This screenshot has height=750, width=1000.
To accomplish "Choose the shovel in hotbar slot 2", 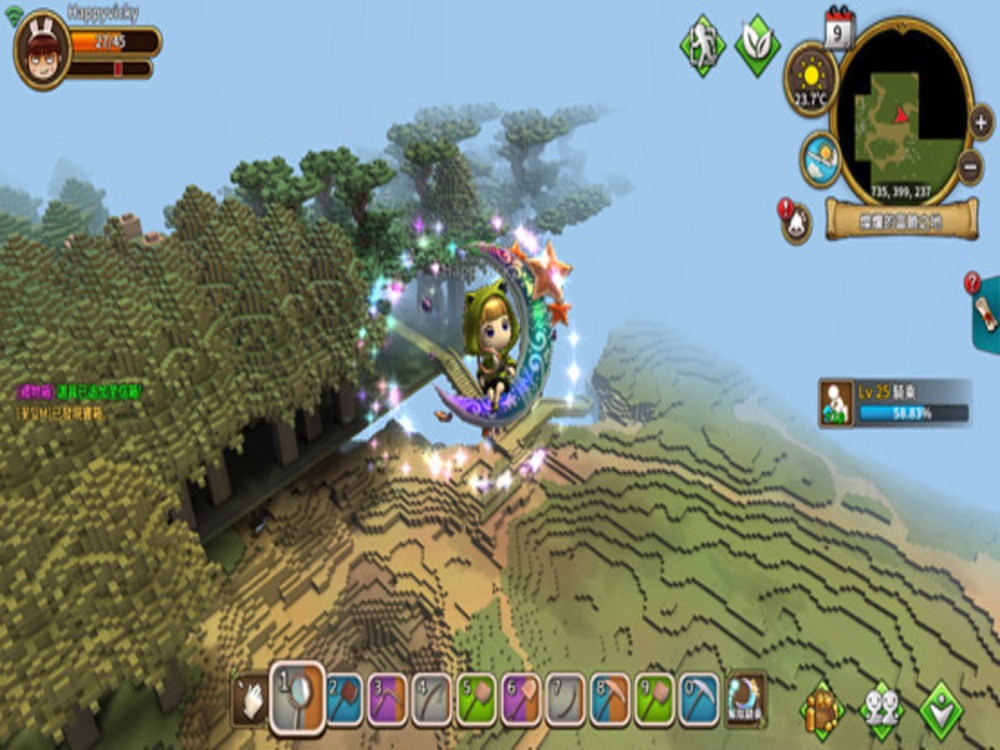I will [x=345, y=699].
